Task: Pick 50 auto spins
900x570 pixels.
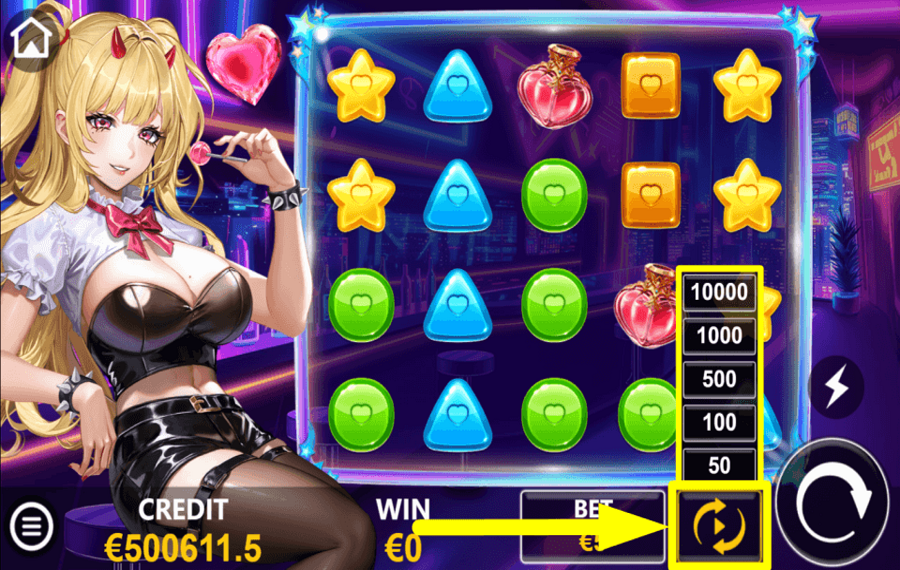Action: point(717,465)
